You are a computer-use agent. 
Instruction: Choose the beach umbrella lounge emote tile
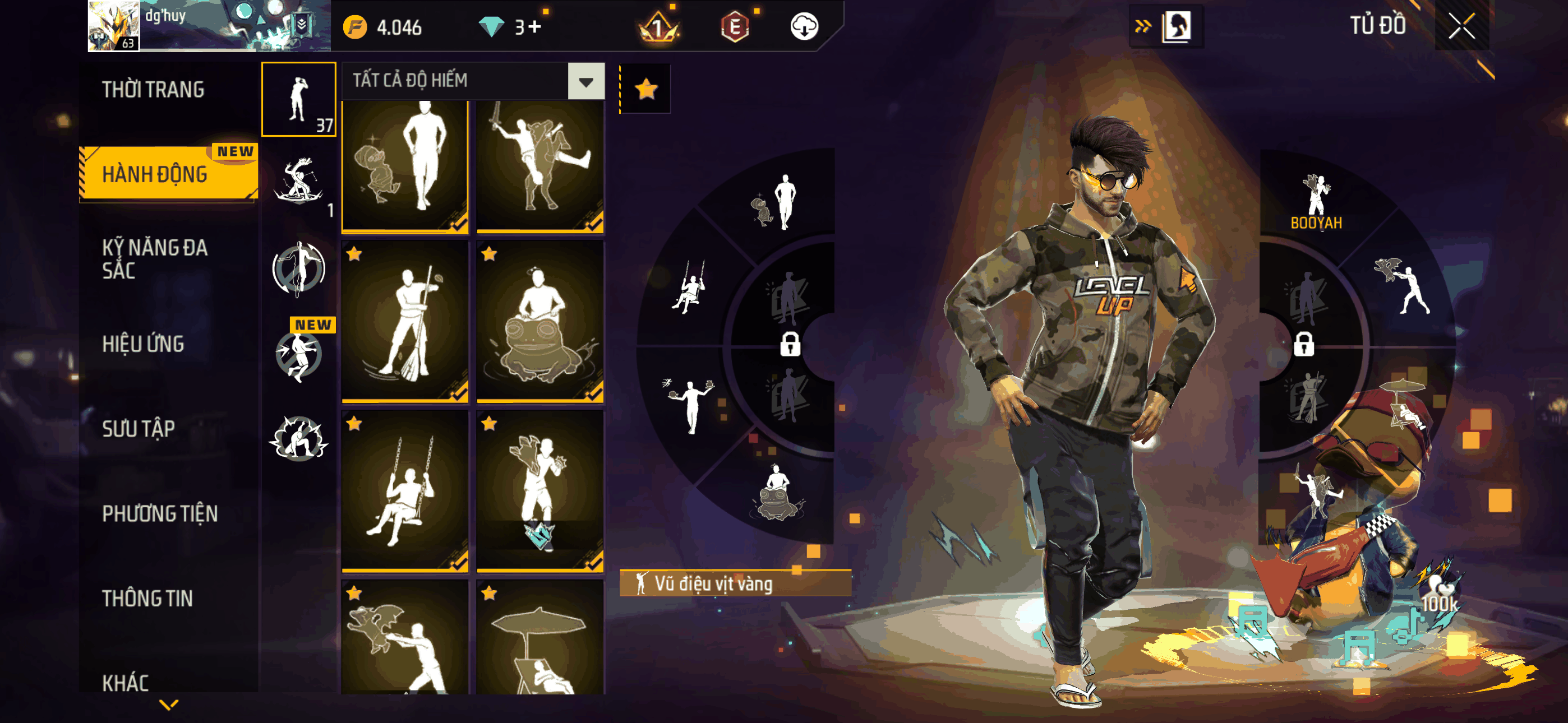pyautogui.click(x=540, y=639)
